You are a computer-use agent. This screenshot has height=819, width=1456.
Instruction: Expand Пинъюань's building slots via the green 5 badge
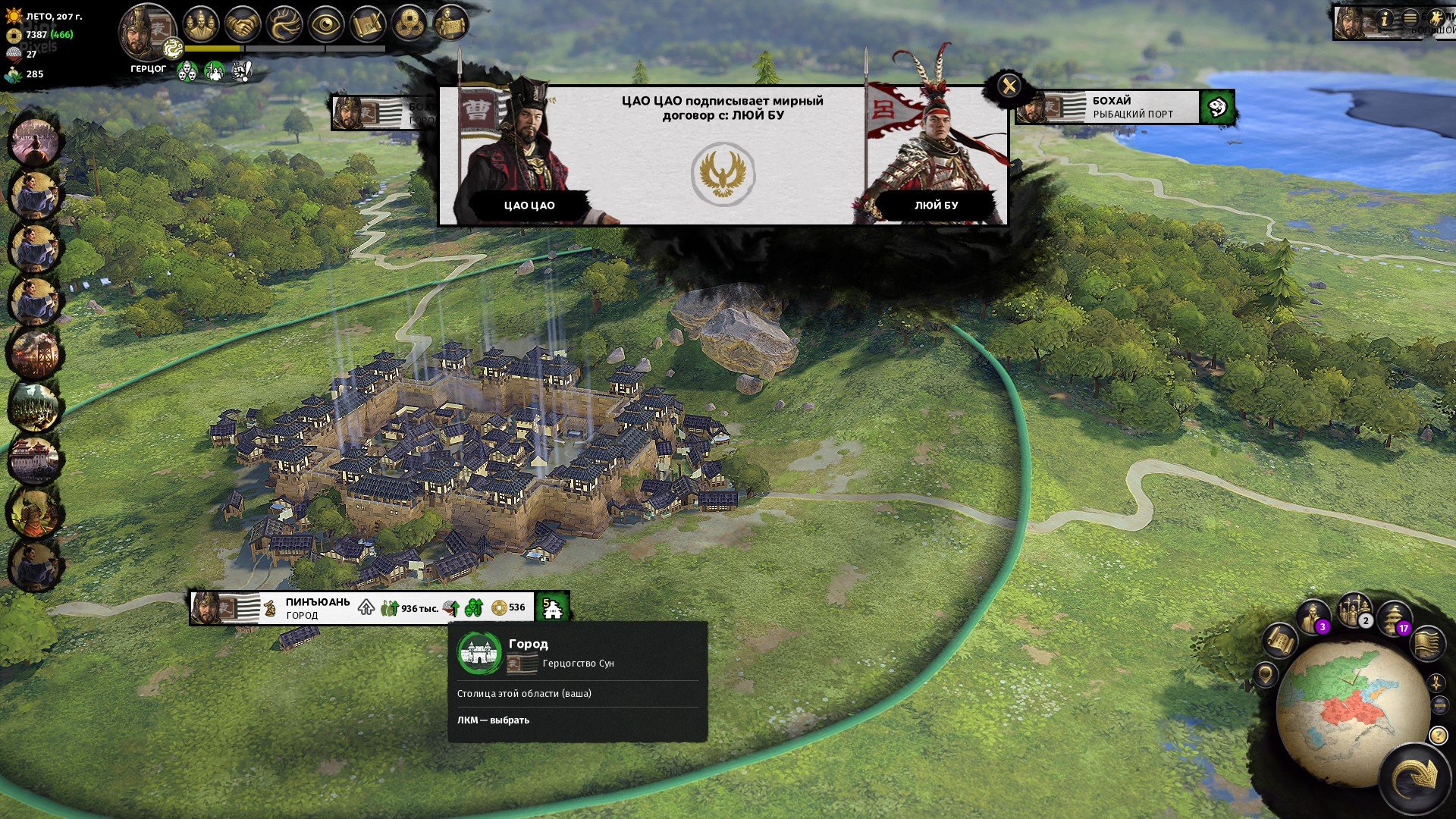click(x=554, y=607)
